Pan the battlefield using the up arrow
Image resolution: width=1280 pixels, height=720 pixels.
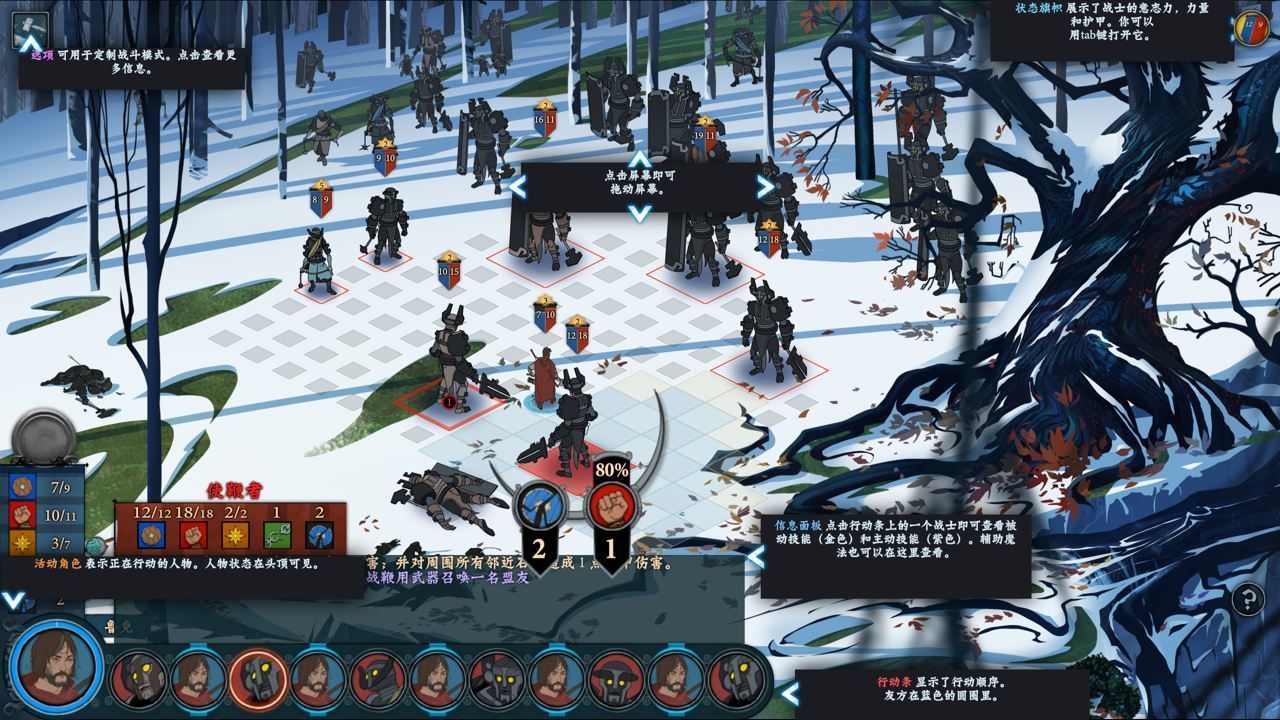tap(640, 160)
